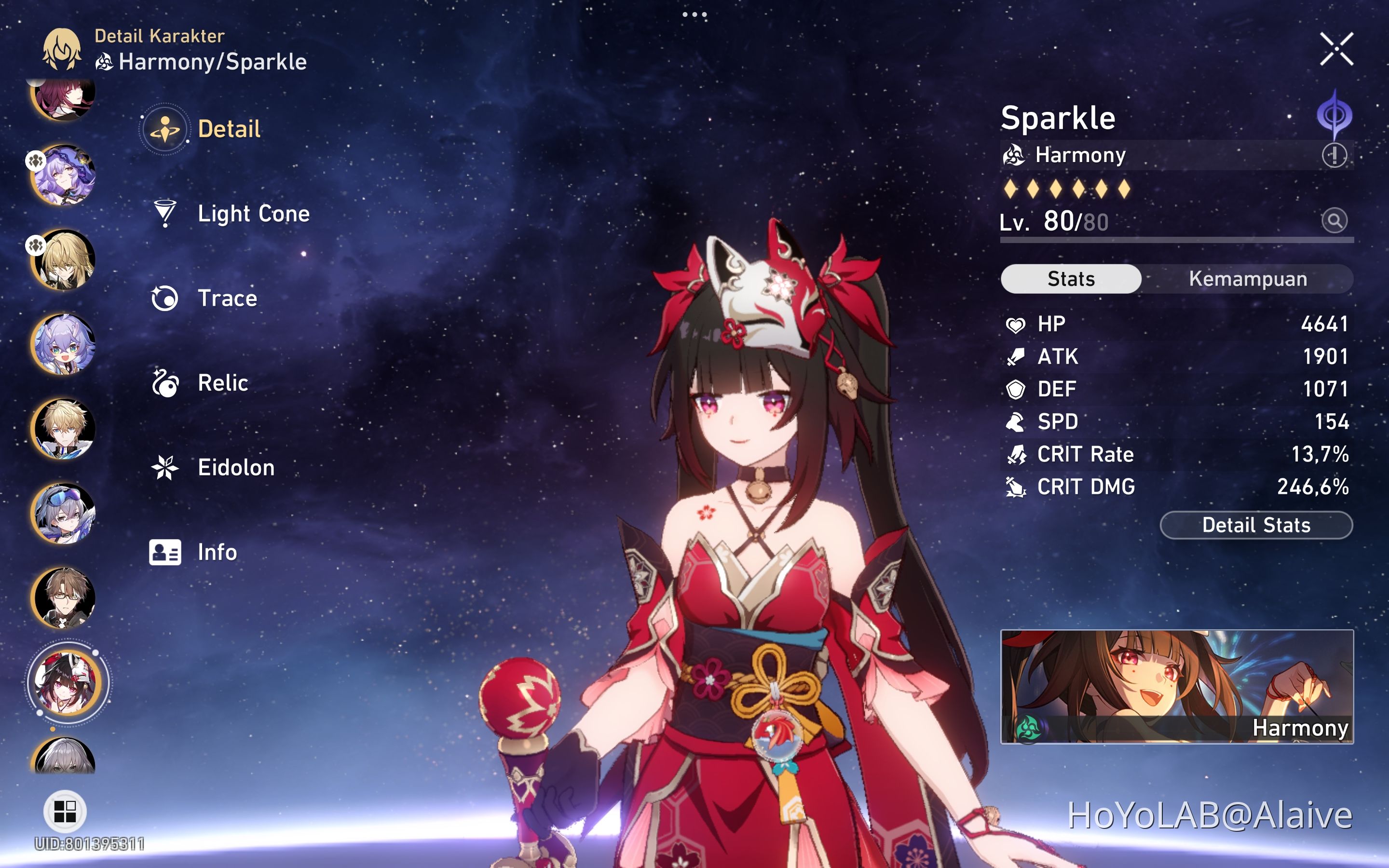View the Eidolon section

[x=235, y=467]
